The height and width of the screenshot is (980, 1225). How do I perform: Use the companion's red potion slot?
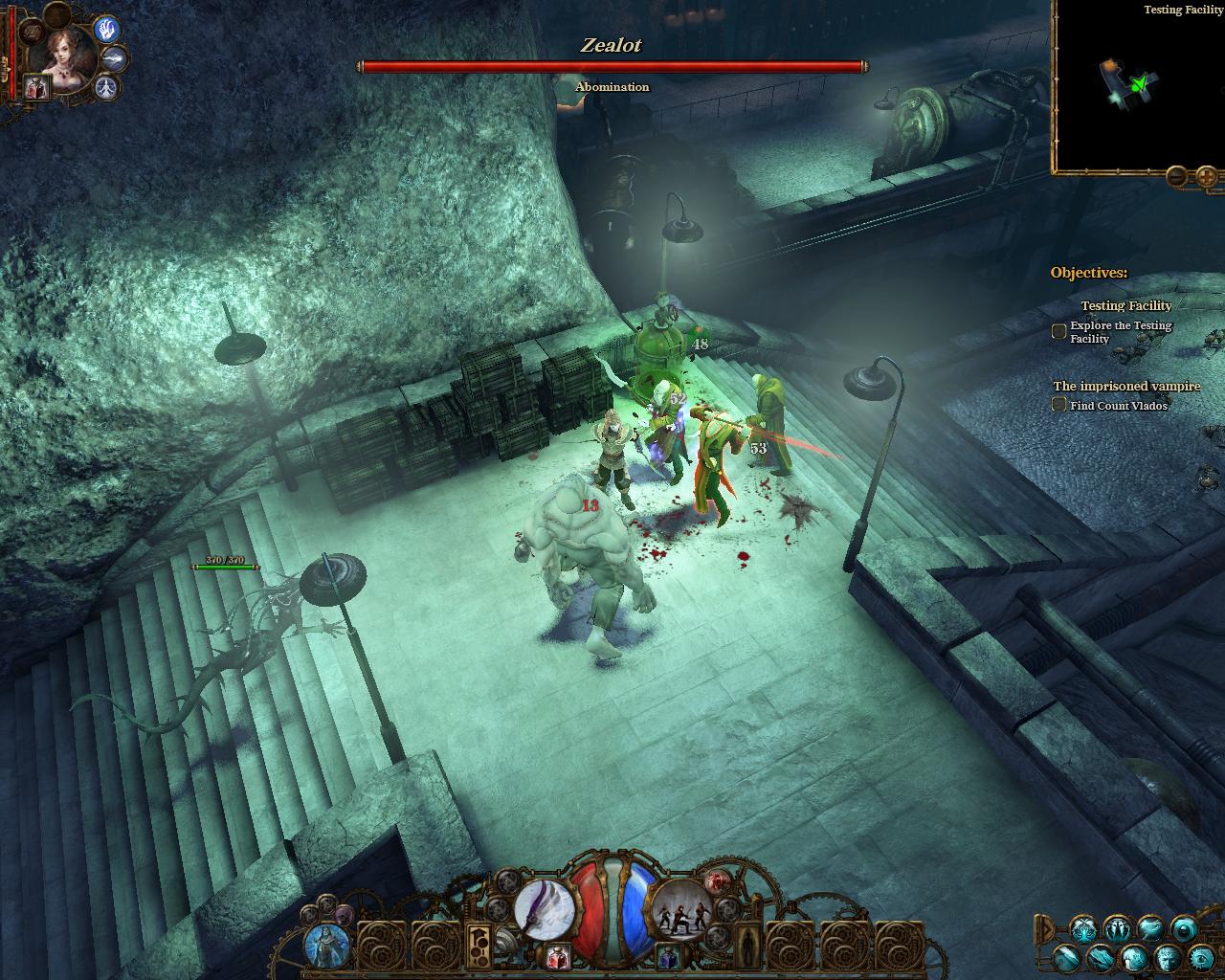(x=37, y=89)
